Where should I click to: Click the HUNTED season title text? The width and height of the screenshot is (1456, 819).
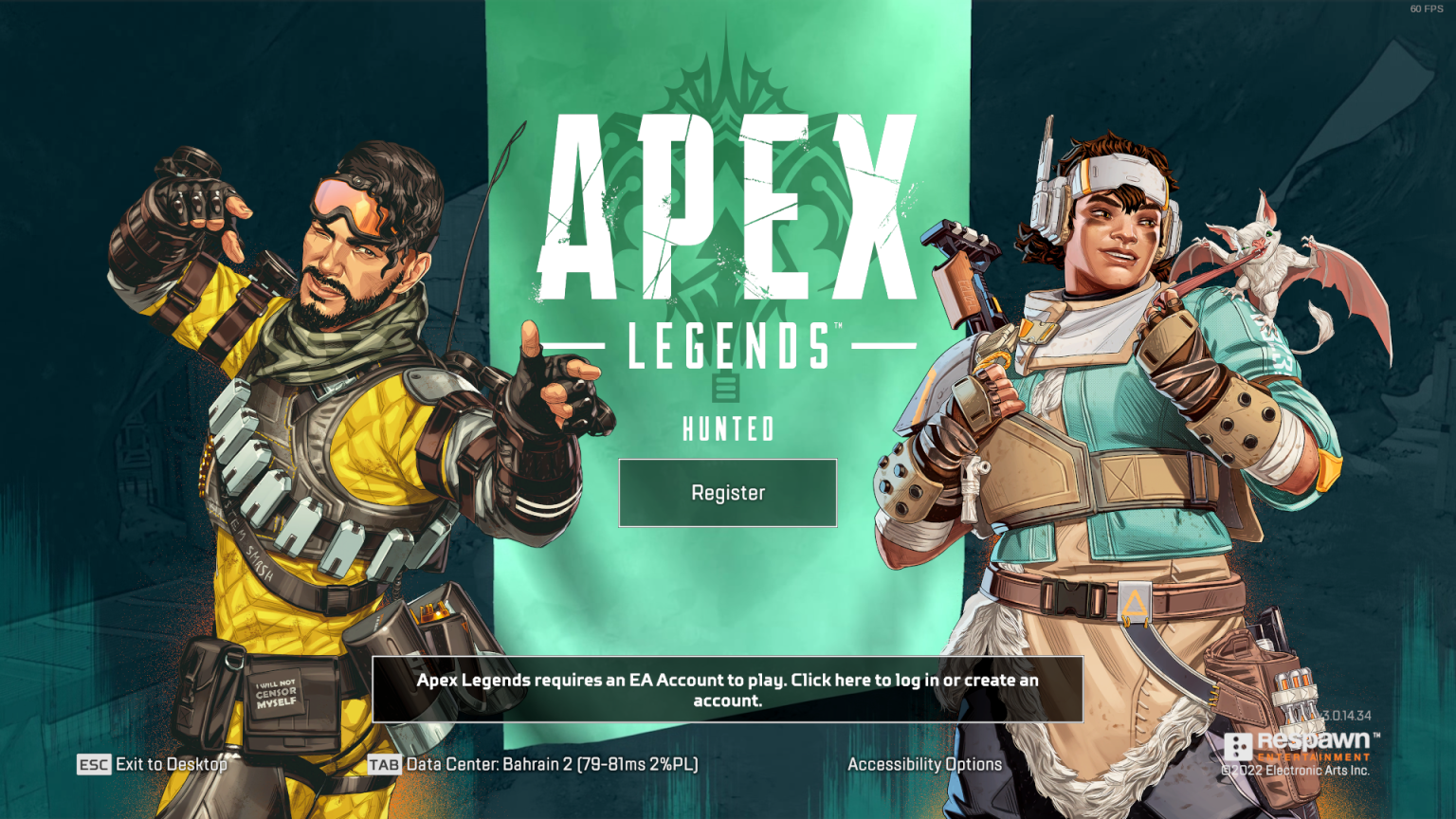click(x=727, y=429)
